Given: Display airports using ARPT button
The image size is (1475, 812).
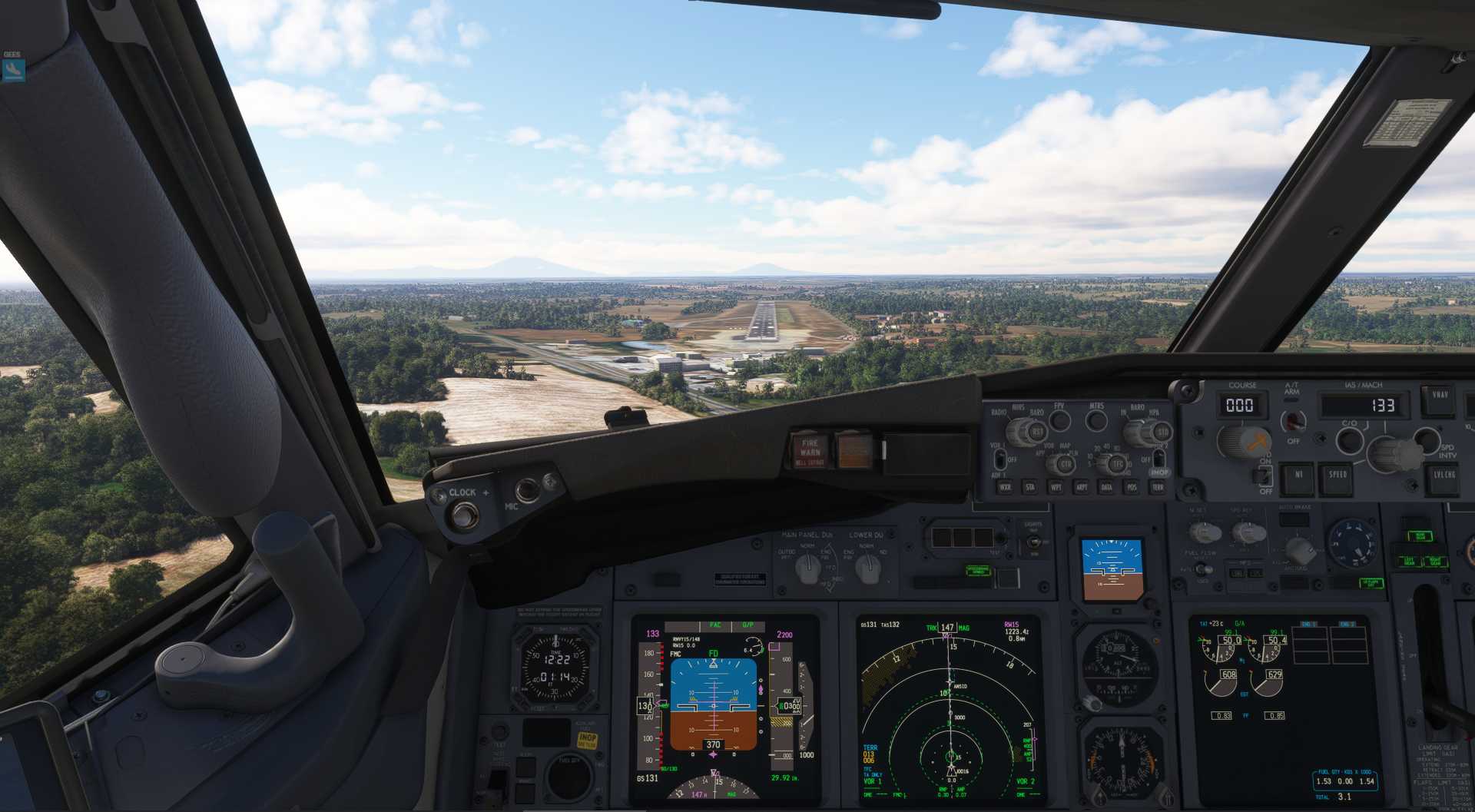Looking at the screenshot, I should 1081,487.
